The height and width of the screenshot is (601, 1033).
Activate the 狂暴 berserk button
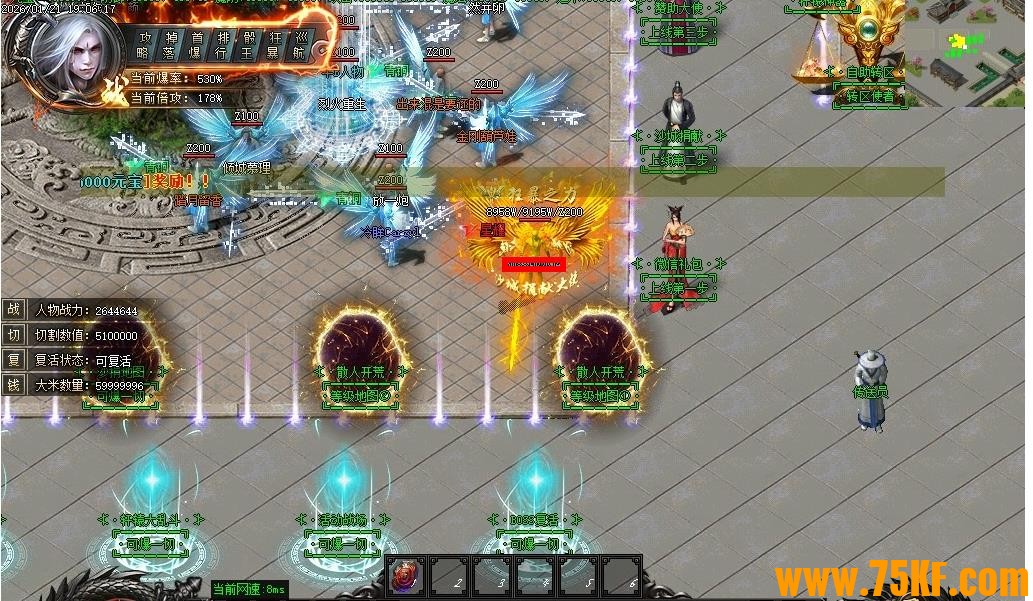(x=274, y=45)
